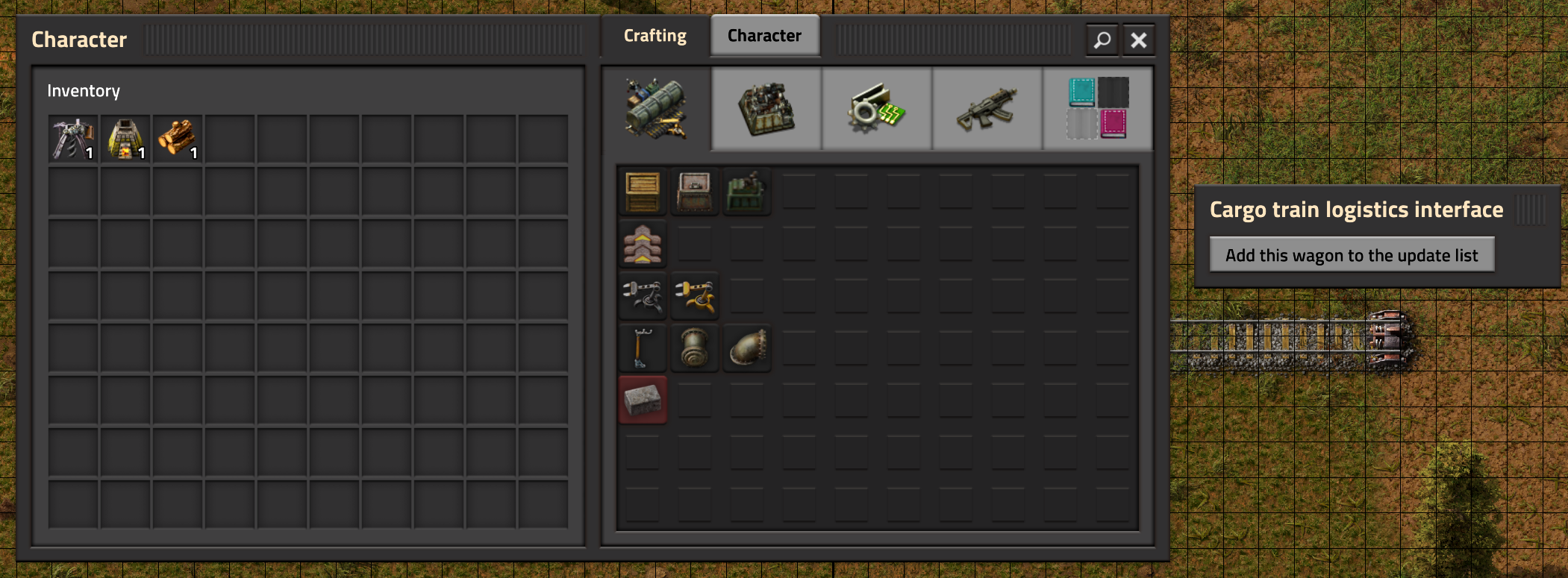This screenshot has height=578, width=1568.
Task: Open the Combat crafting category
Action: [987, 109]
